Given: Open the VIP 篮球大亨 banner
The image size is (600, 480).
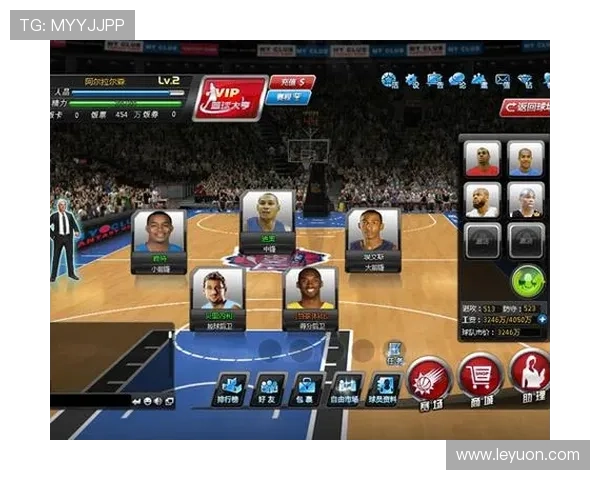Looking at the screenshot, I should pos(230,98).
